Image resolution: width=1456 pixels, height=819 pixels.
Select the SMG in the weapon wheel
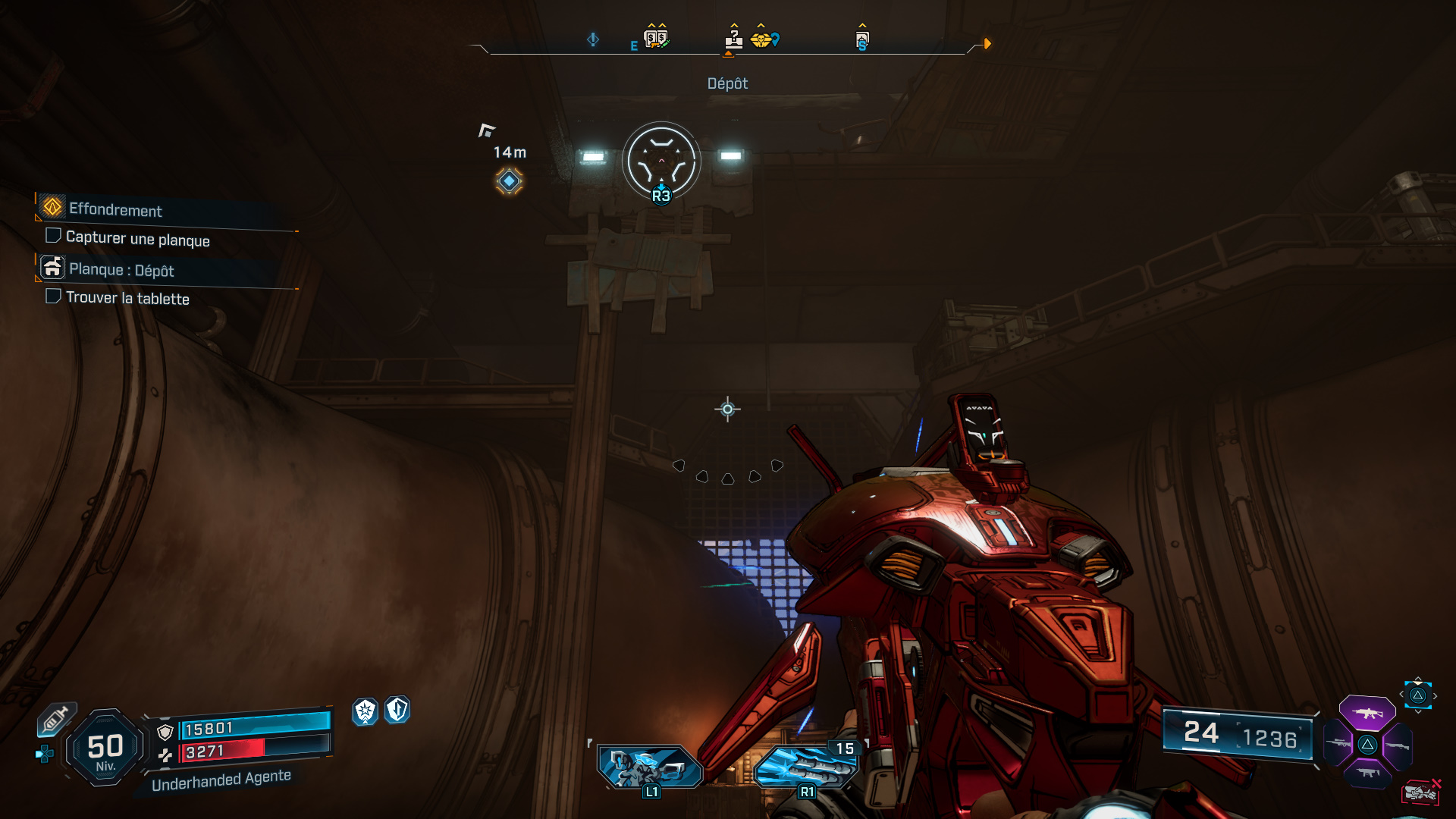(1368, 773)
